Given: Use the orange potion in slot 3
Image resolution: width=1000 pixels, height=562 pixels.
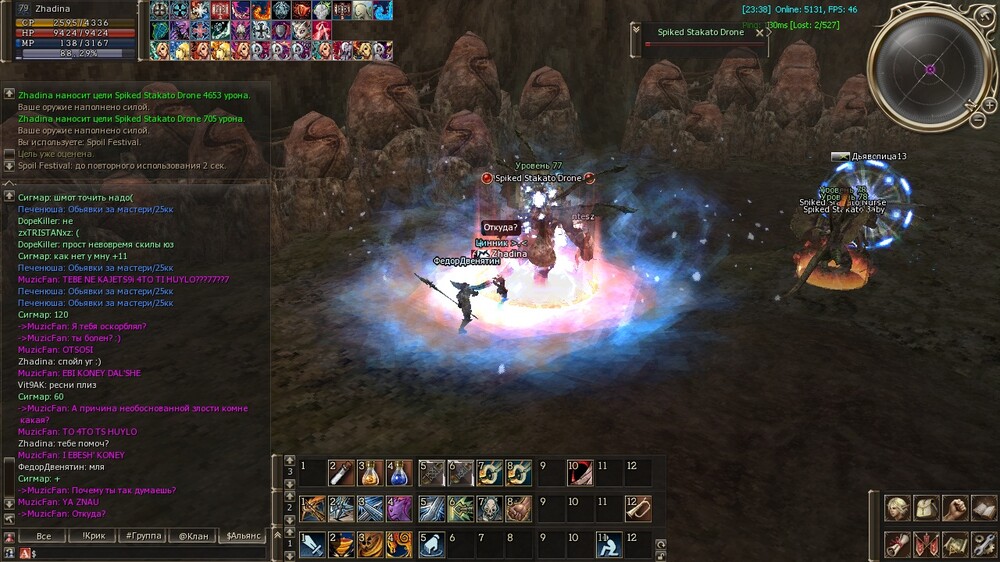Looking at the screenshot, I should click(x=370, y=472).
